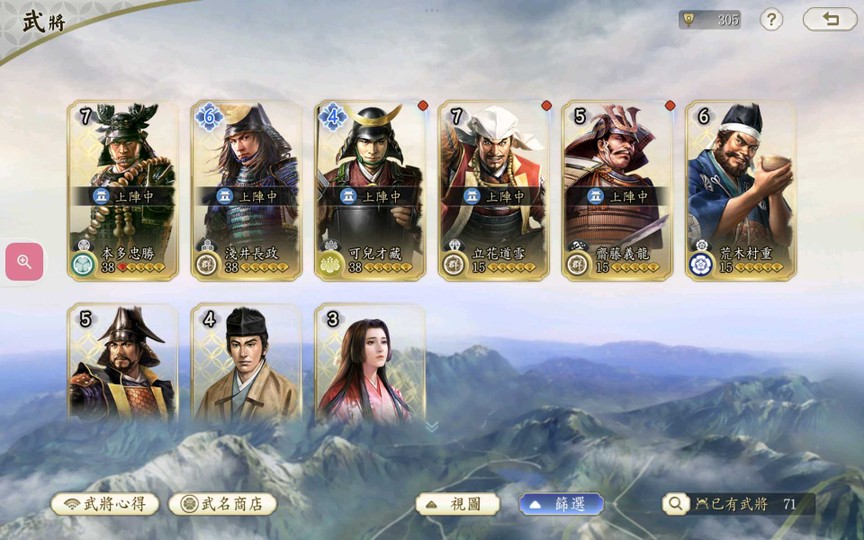Open the 立花道雪 officer card

tap(494, 190)
